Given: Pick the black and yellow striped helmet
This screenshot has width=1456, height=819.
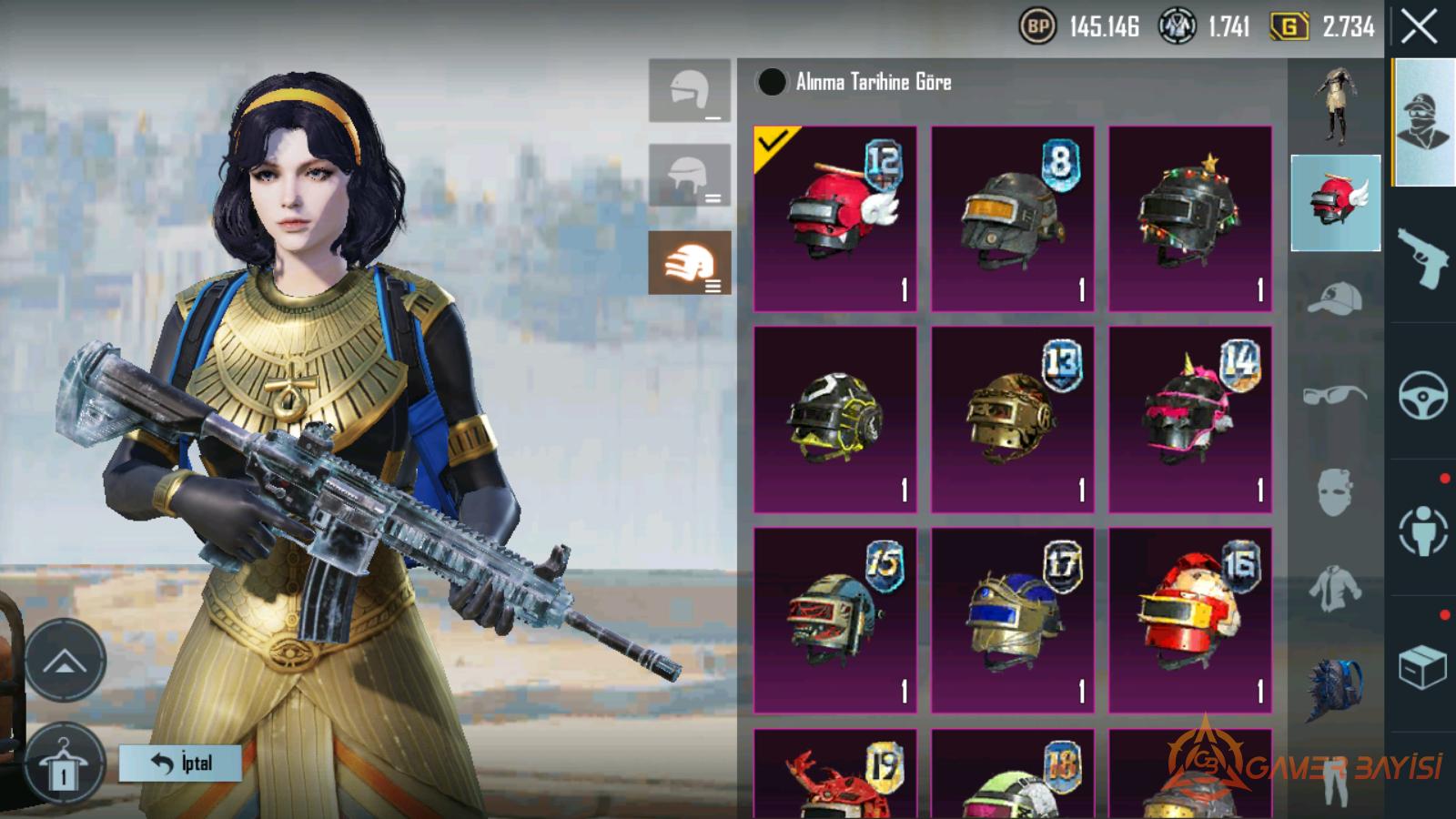Looking at the screenshot, I should (x=834, y=420).
